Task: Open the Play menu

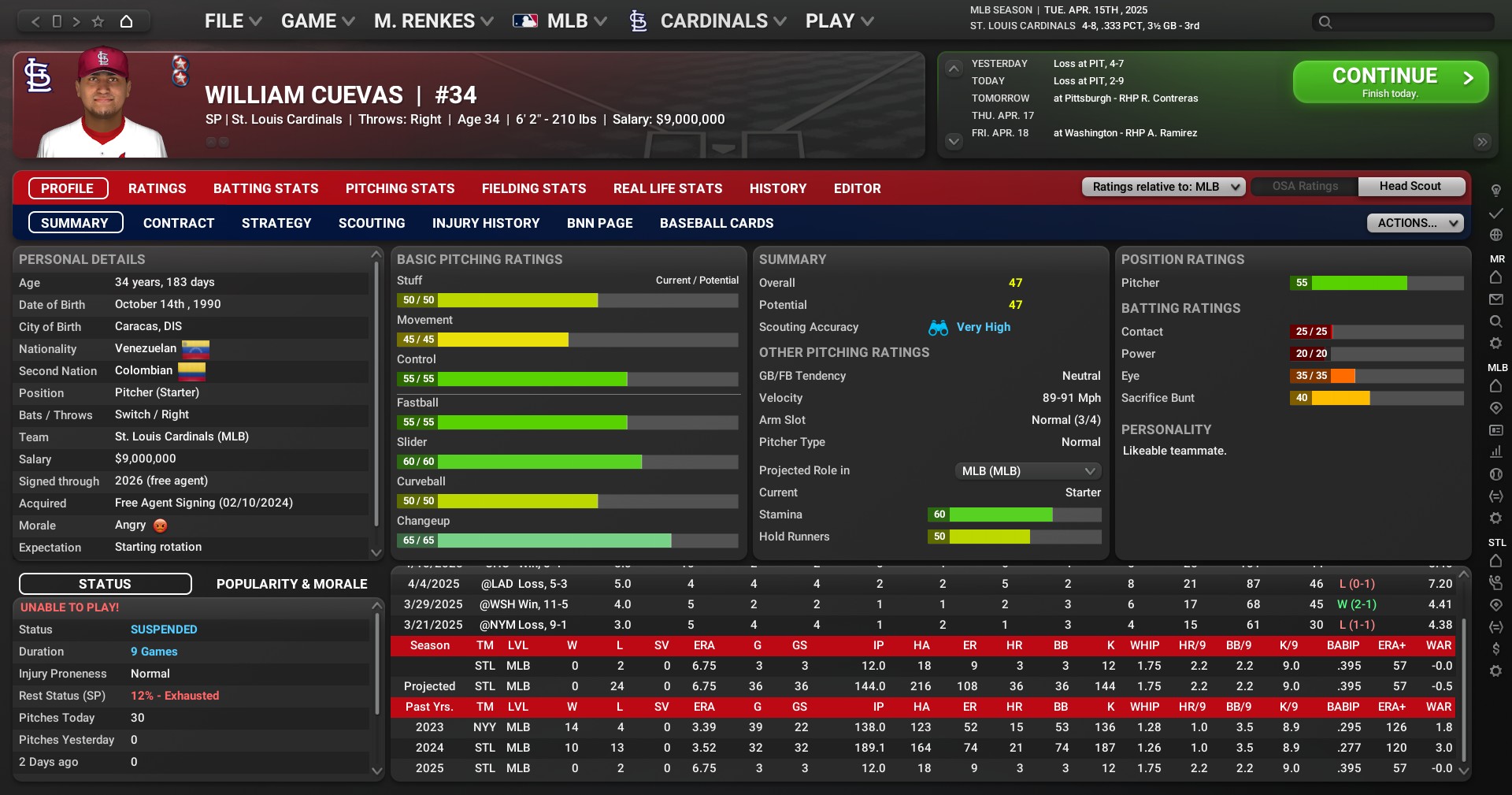Action: 839,21
